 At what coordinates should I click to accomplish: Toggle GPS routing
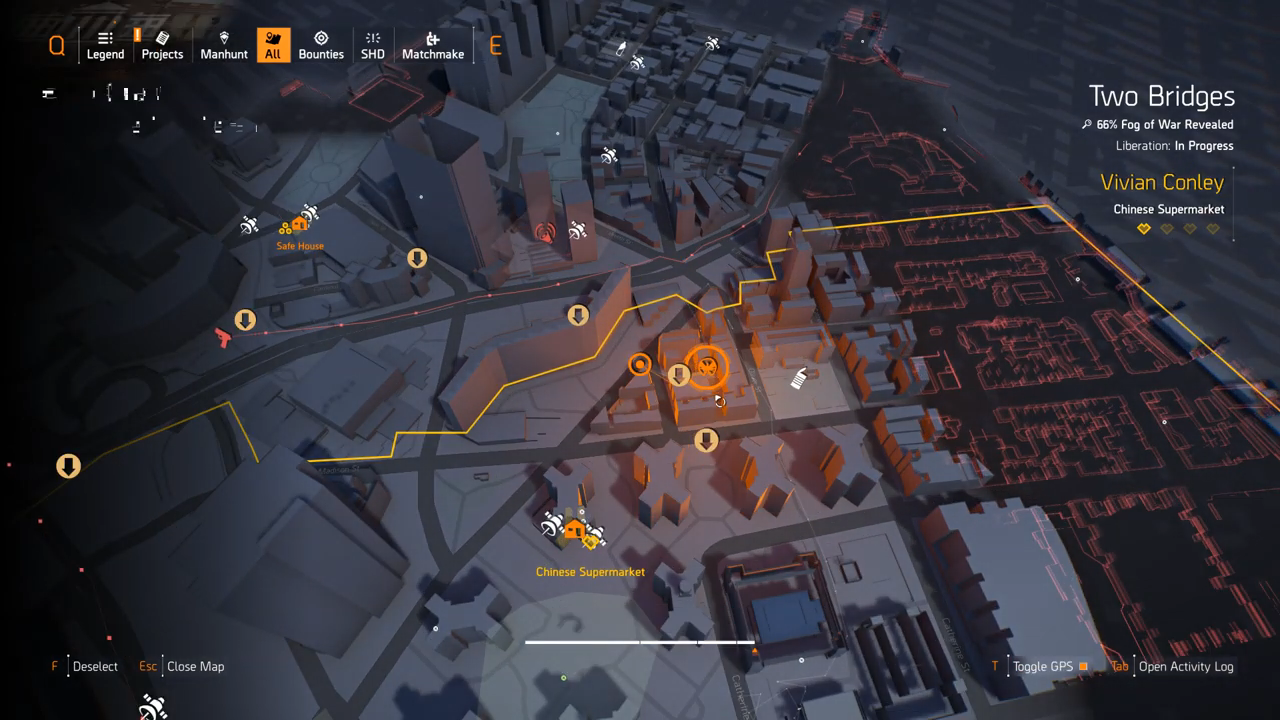pyautogui.click(x=1042, y=666)
